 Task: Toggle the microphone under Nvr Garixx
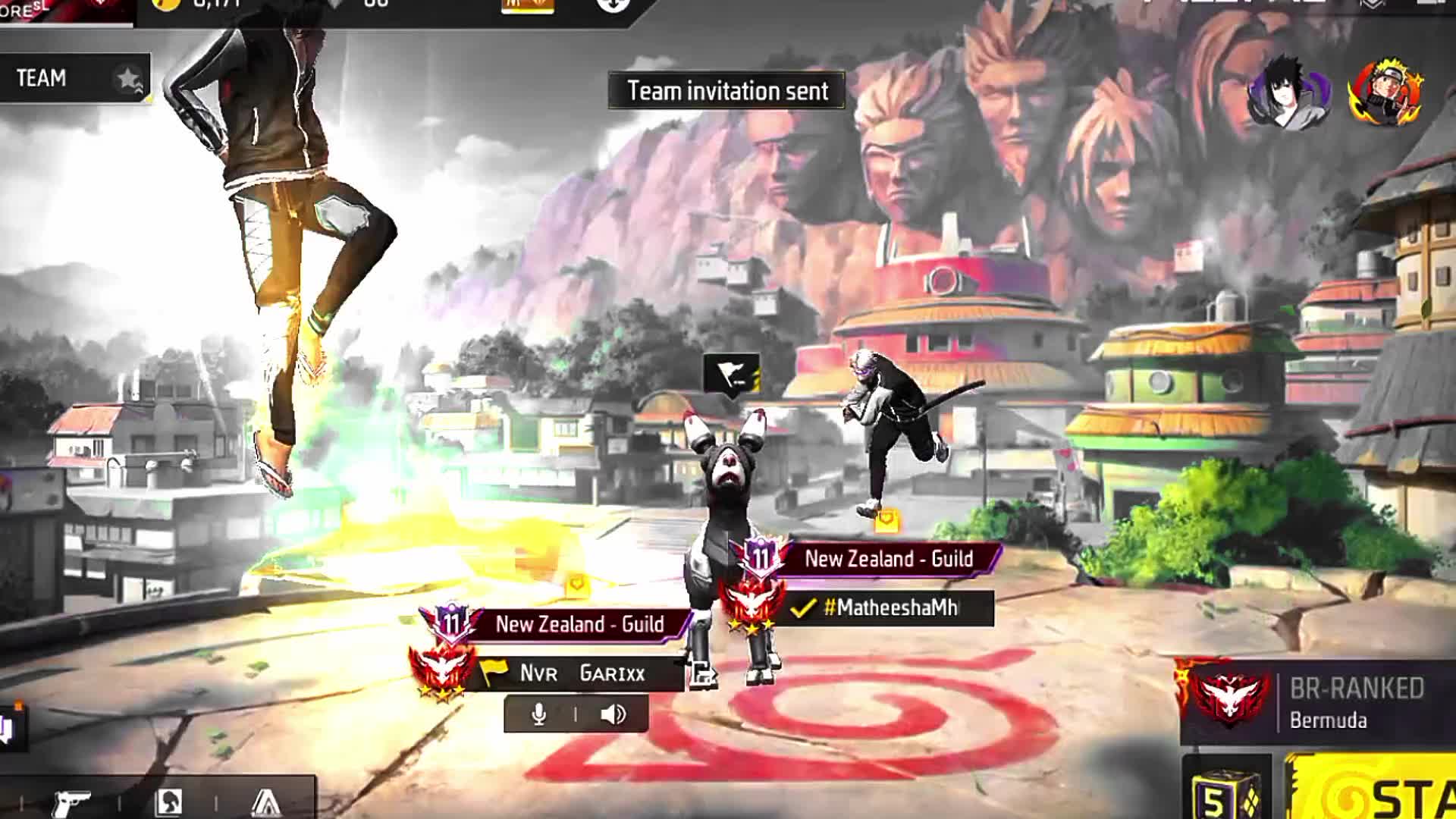[539, 714]
